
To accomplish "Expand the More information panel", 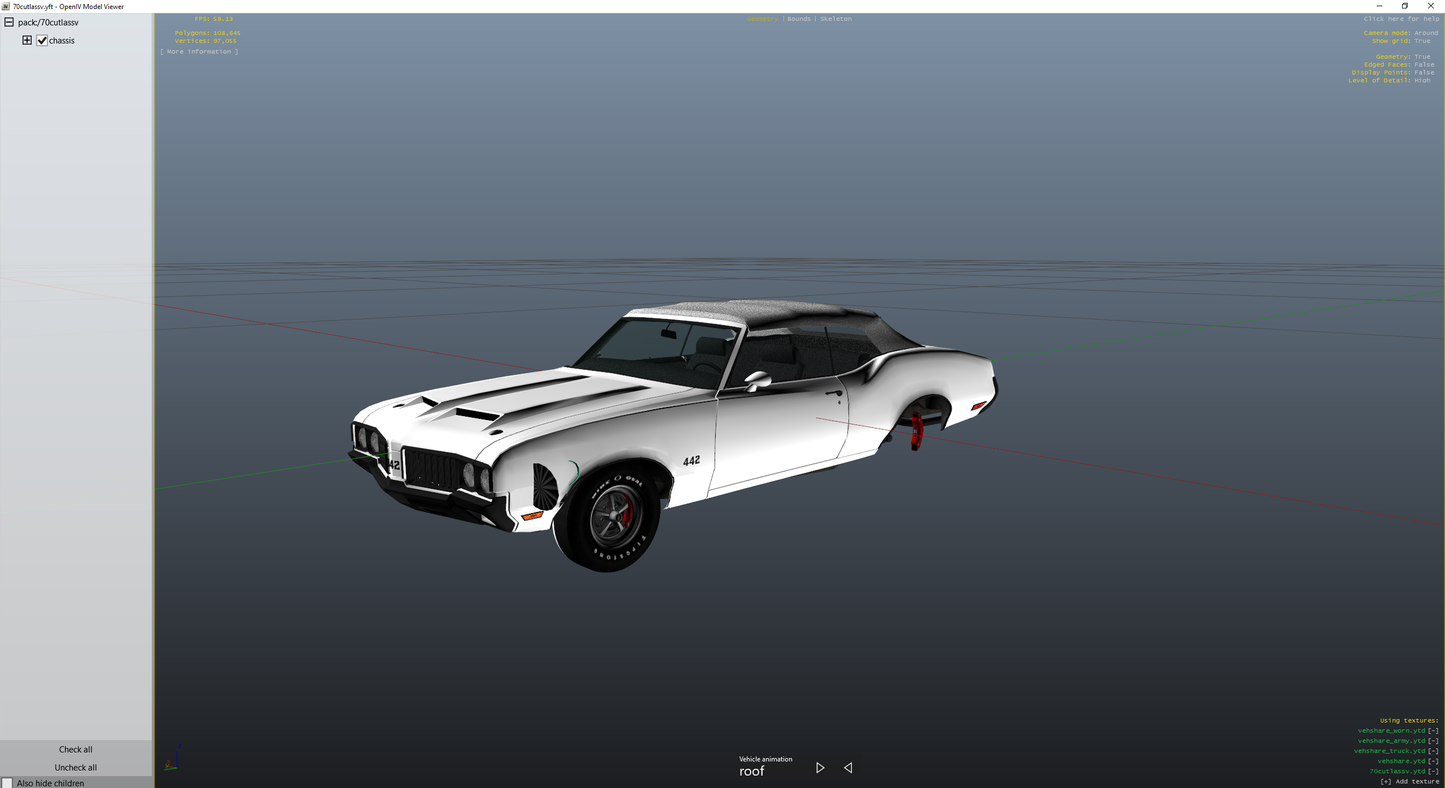I will coord(198,51).
